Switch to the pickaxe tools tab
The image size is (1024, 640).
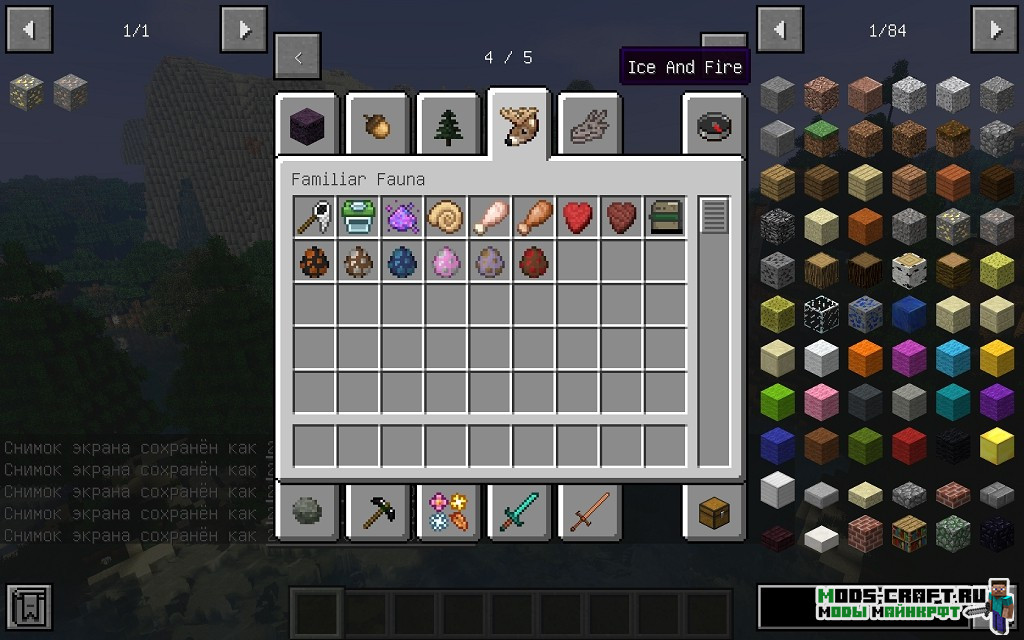378,513
